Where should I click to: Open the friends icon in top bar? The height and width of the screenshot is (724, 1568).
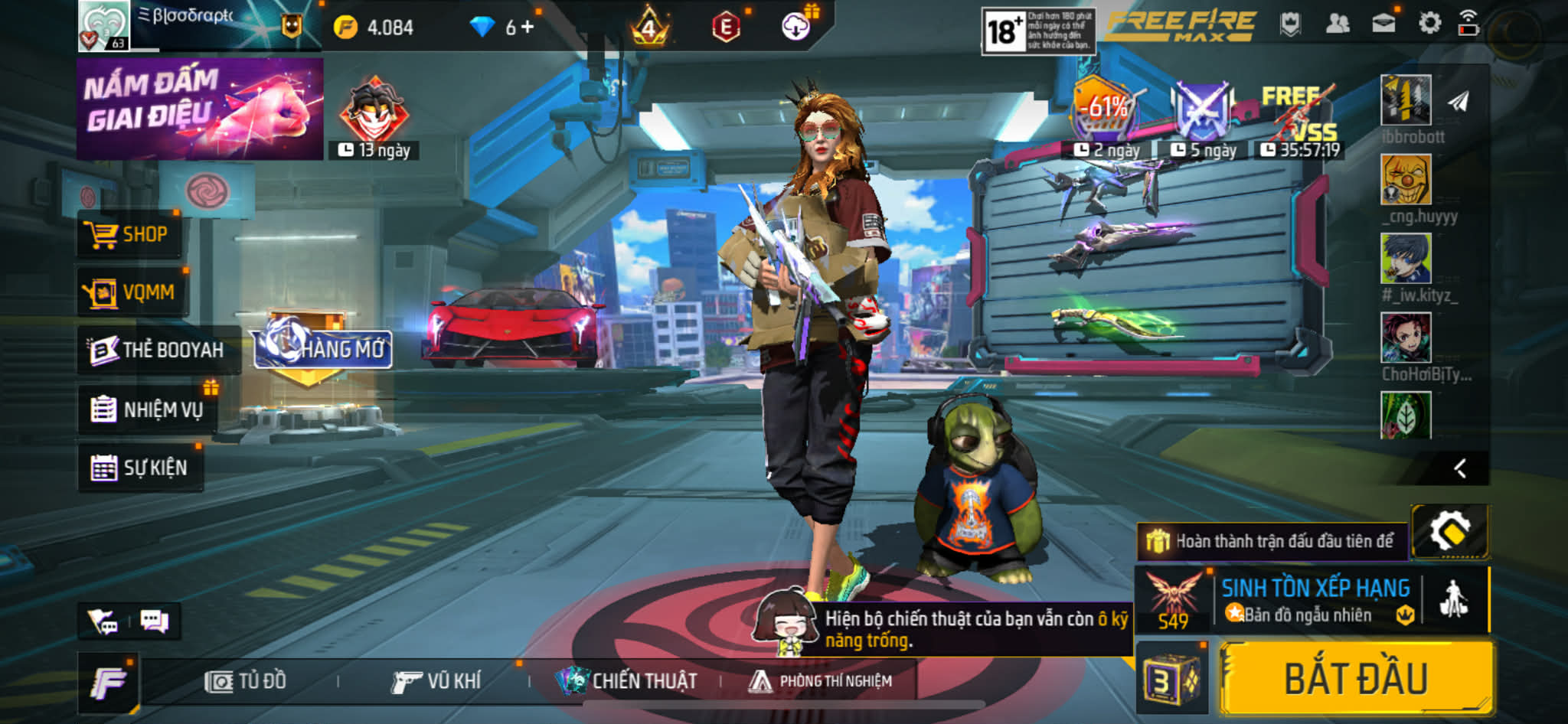pos(1337,24)
